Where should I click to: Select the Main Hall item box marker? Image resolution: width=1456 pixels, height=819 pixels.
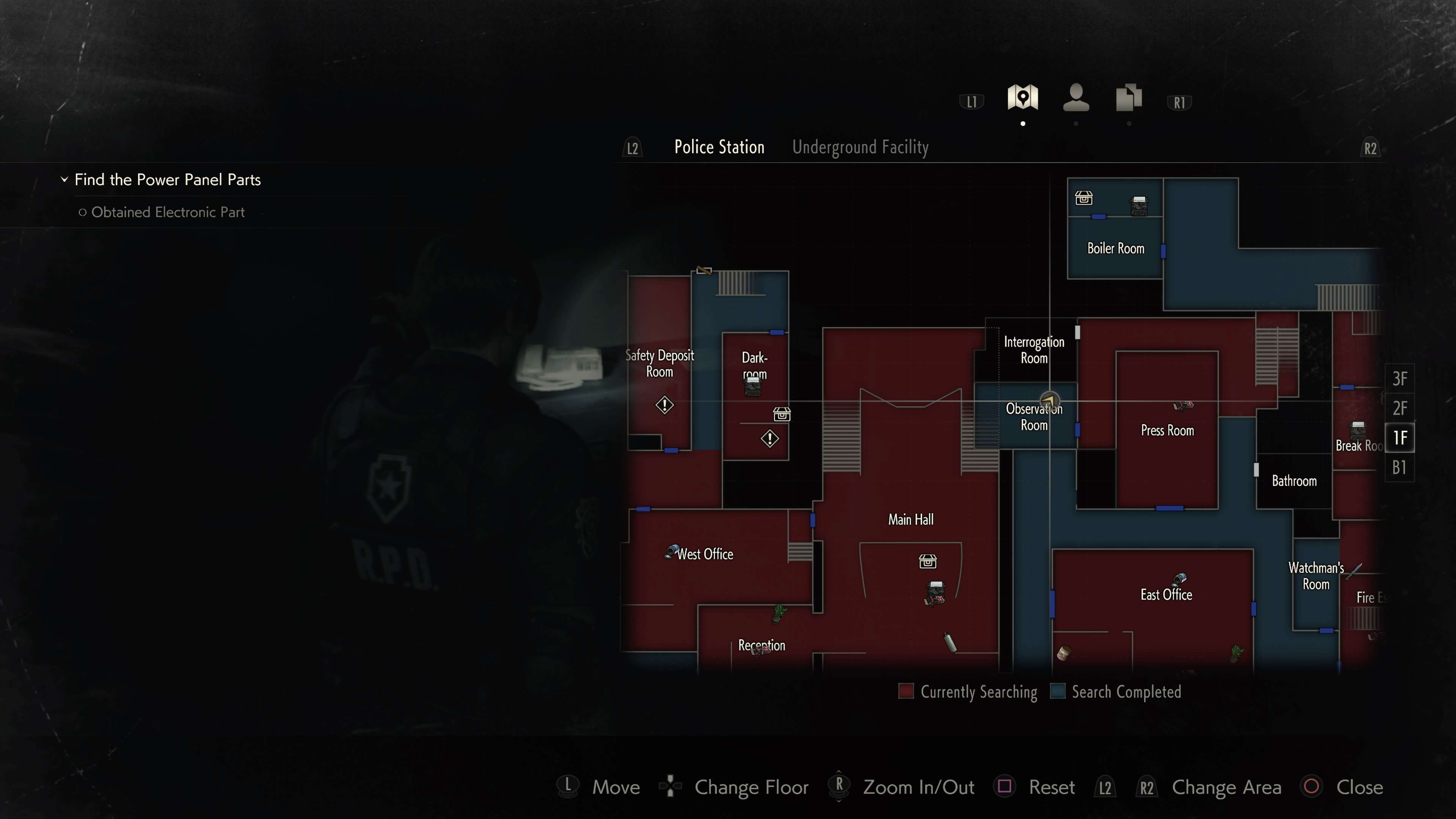click(x=927, y=561)
